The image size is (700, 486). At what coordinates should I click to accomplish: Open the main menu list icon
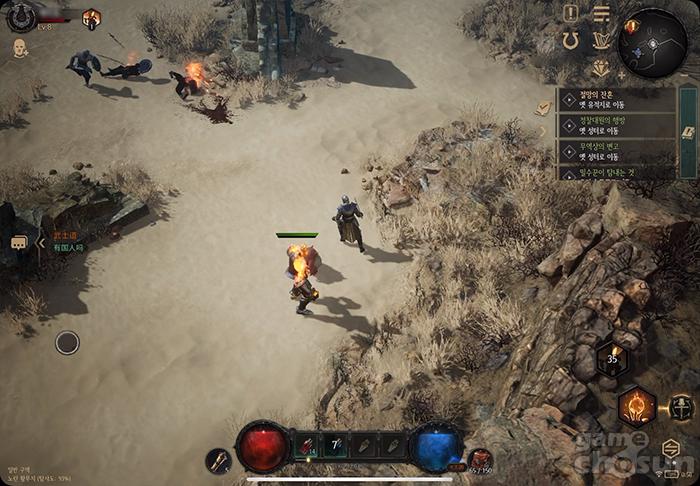click(x=601, y=13)
